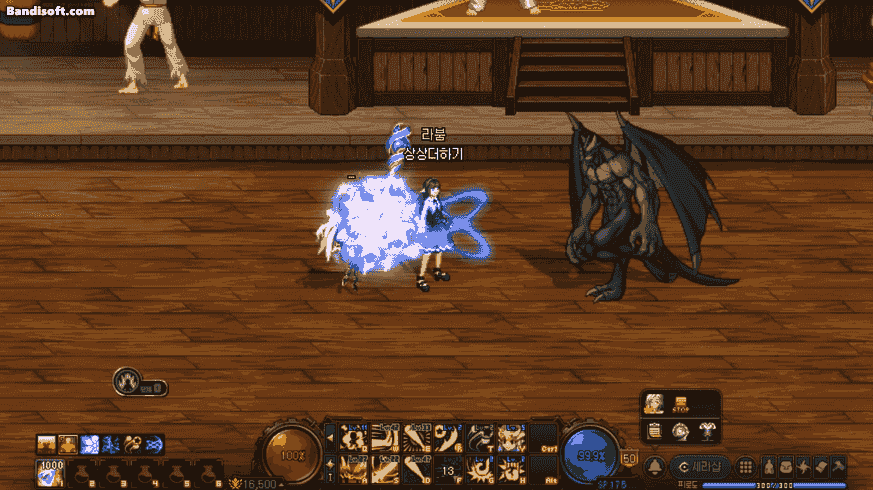Open the 세라샵 cash shop

coord(699,467)
